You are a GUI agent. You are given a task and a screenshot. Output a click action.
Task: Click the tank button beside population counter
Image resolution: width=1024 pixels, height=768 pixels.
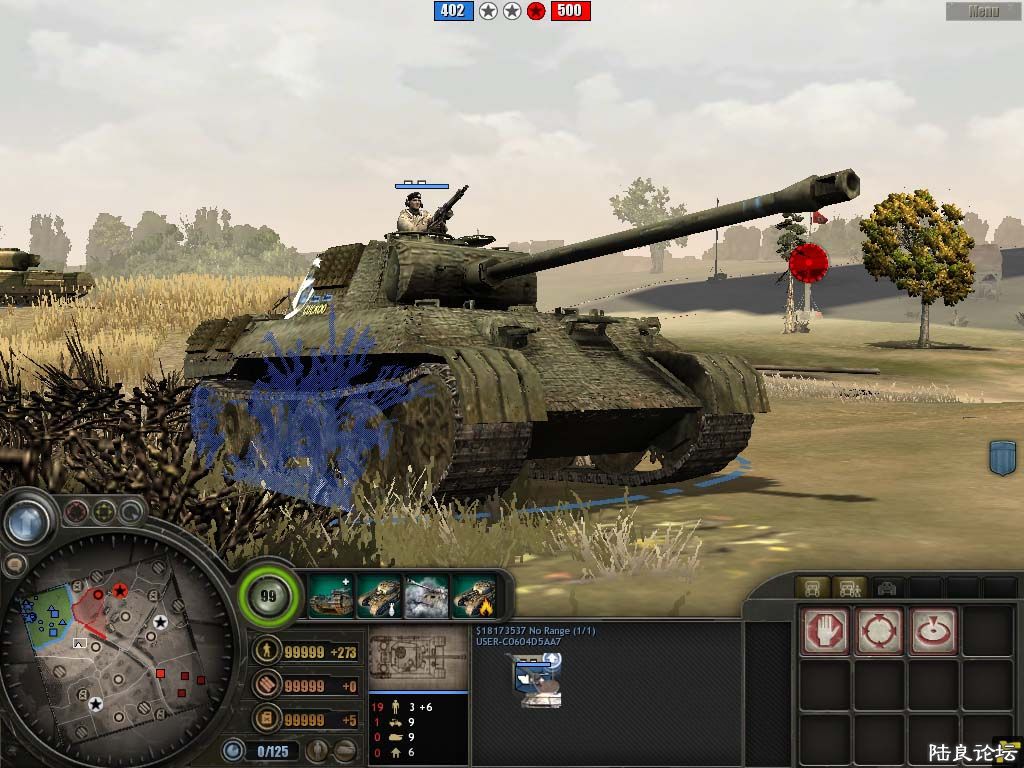pyautogui.click(x=345, y=750)
